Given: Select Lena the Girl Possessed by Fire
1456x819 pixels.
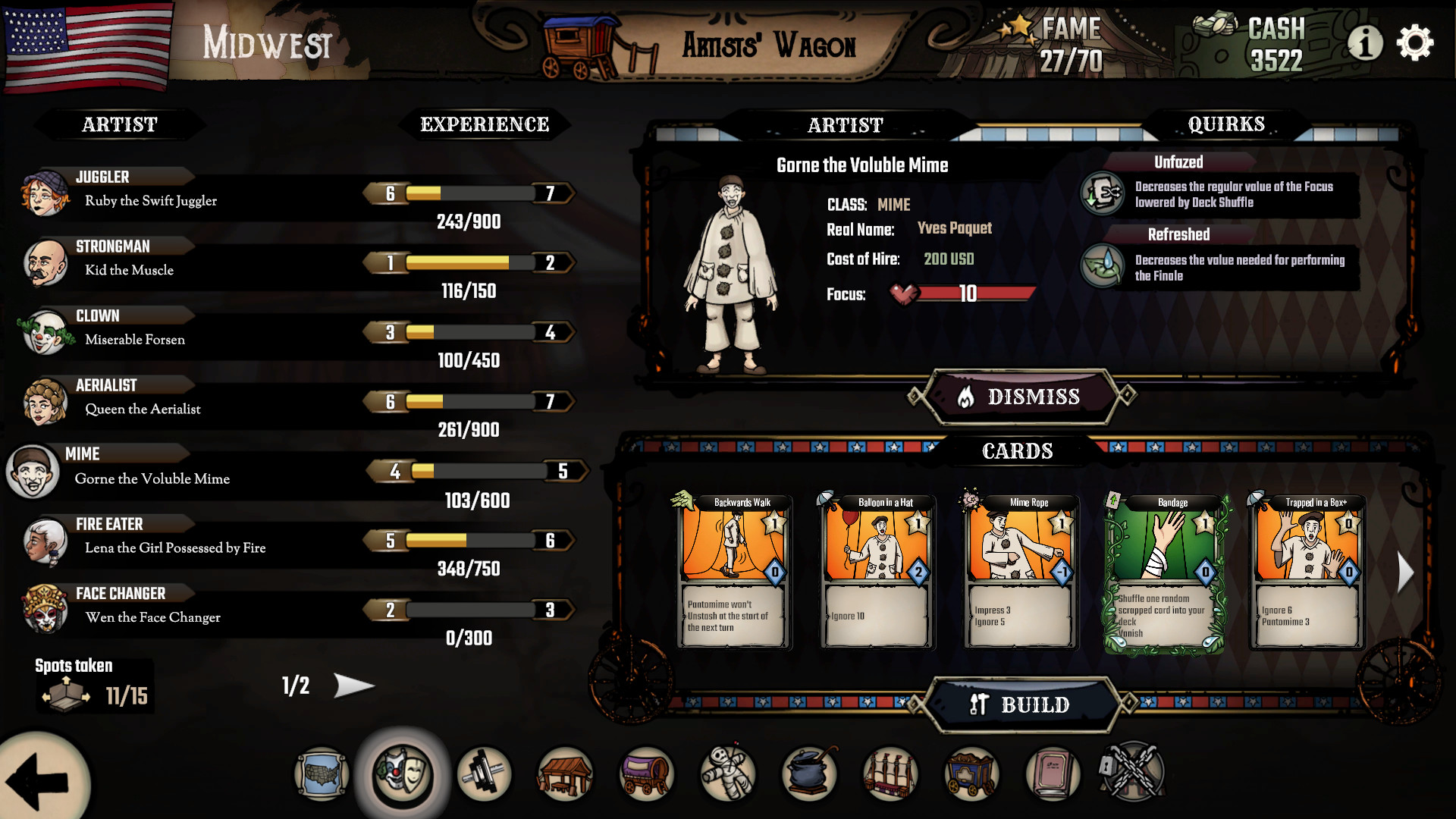Looking at the screenshot, I should (x=47, y=540).
